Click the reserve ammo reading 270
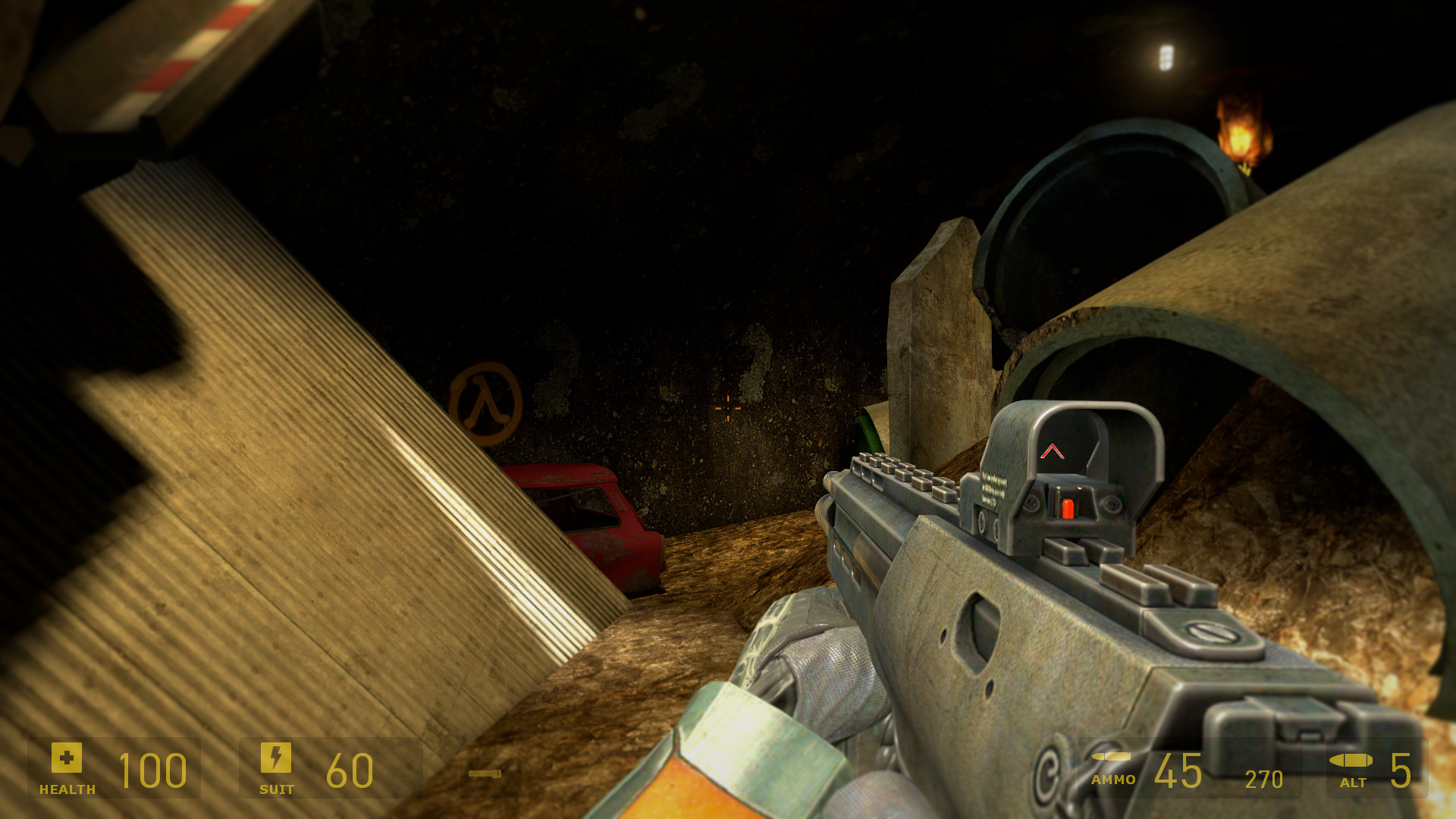The image size is (1456, 819). [1262, 778]
